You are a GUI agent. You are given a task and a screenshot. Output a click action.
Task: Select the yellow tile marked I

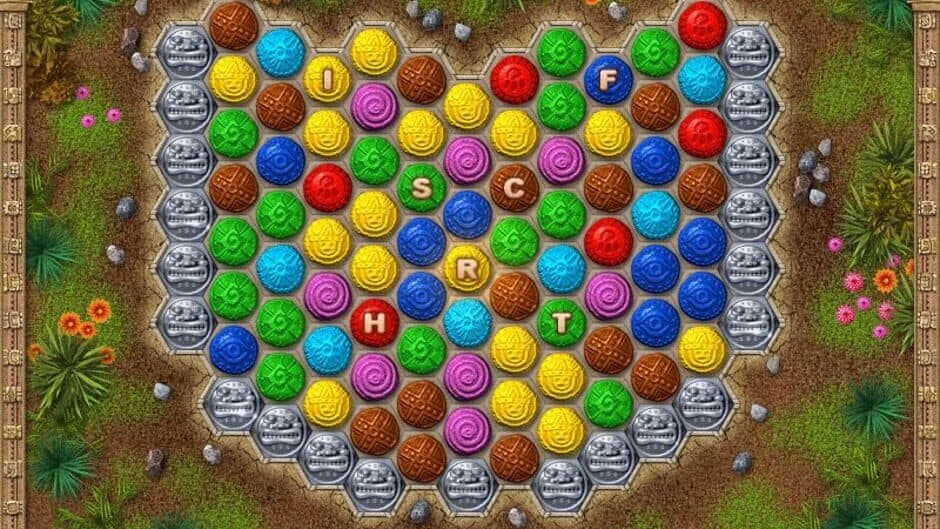point(327,78)
